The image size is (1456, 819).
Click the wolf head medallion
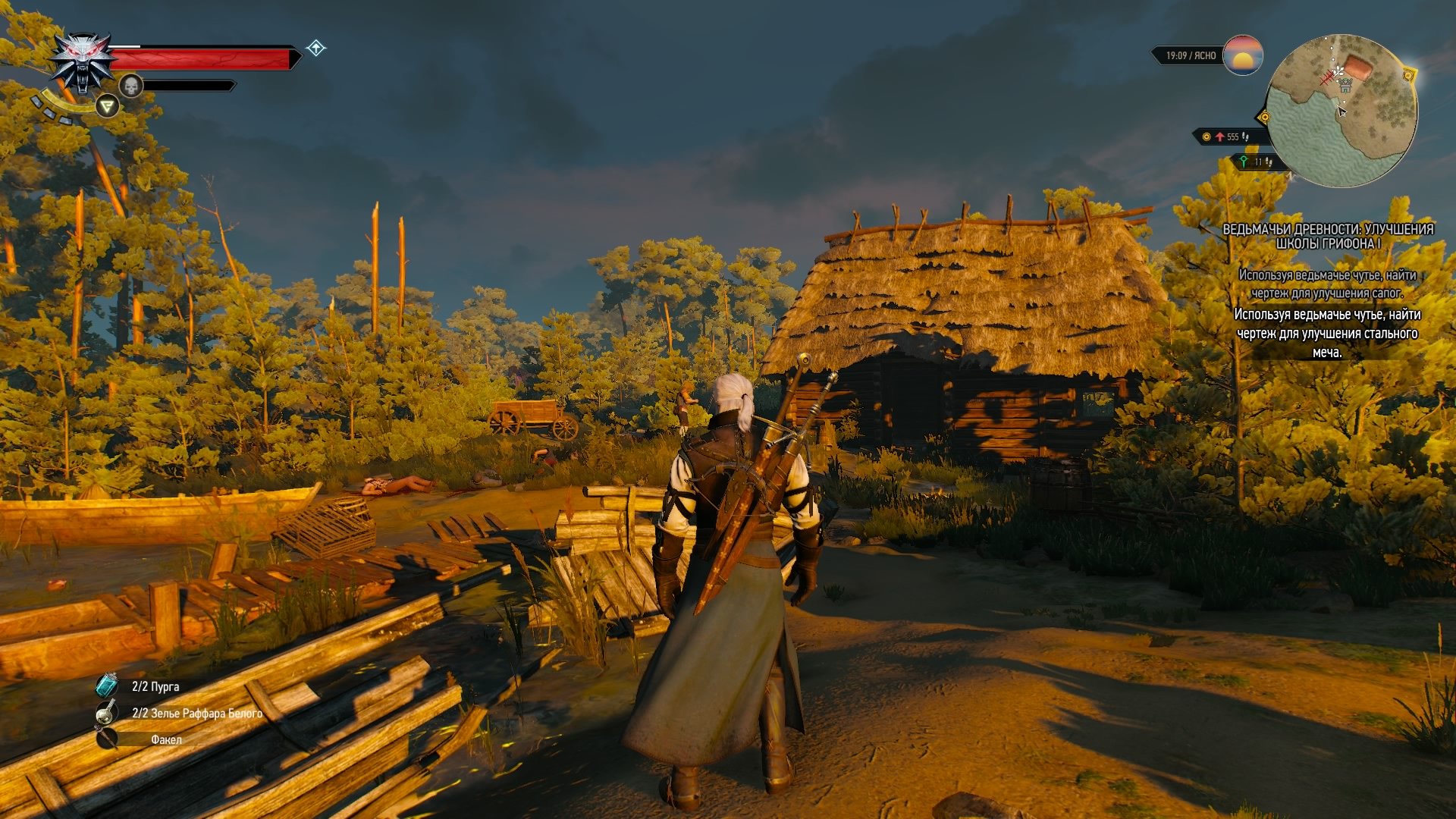[83, 62]
